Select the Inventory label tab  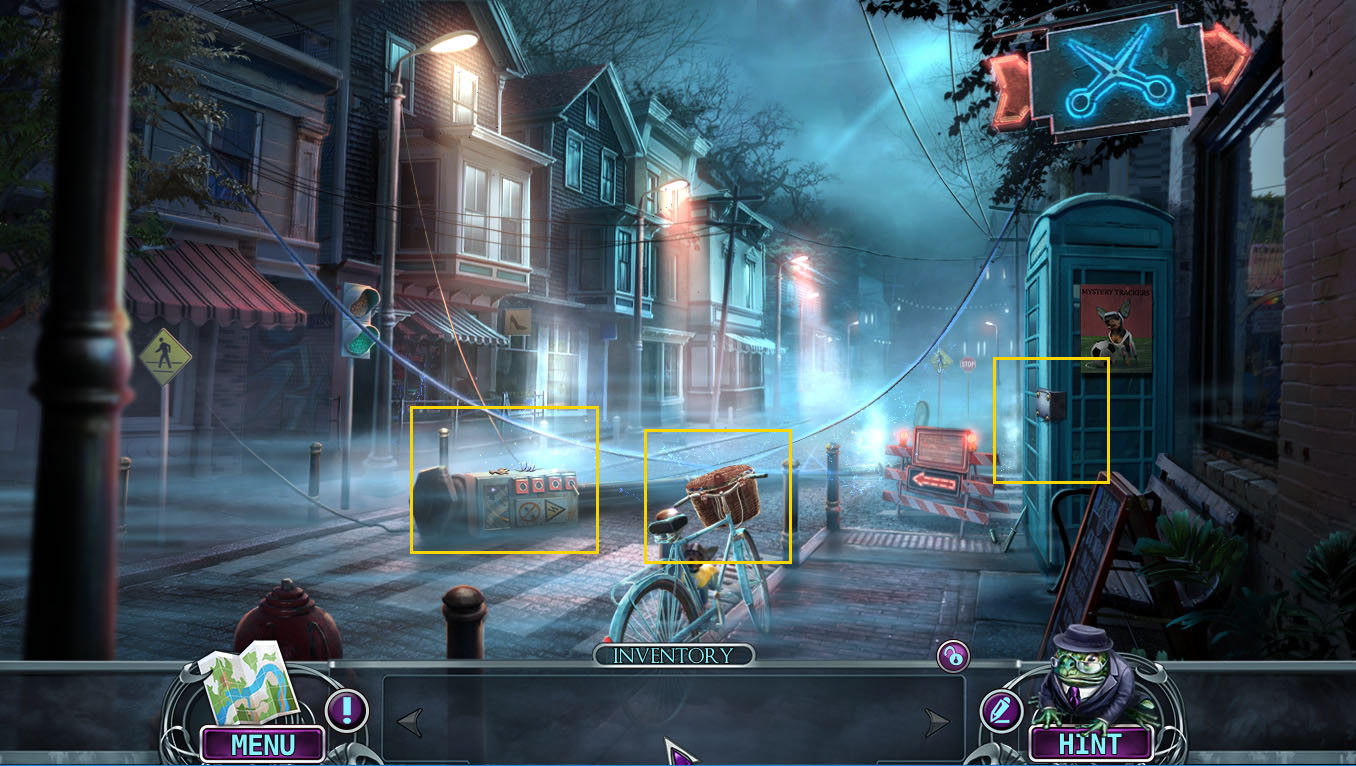pos(673,656)
